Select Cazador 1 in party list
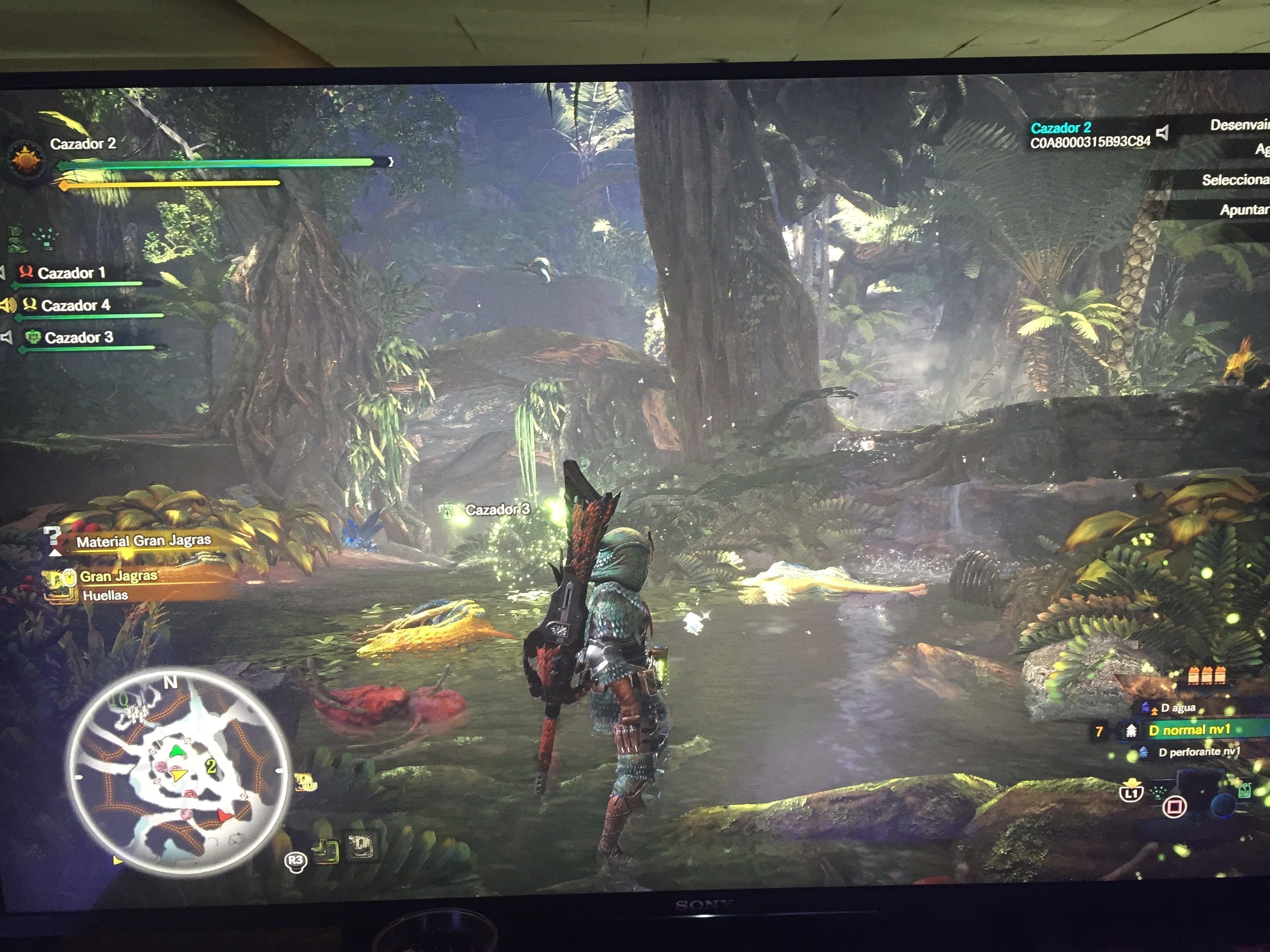Viewport: 1270px width, 952px height. (71, 273)
